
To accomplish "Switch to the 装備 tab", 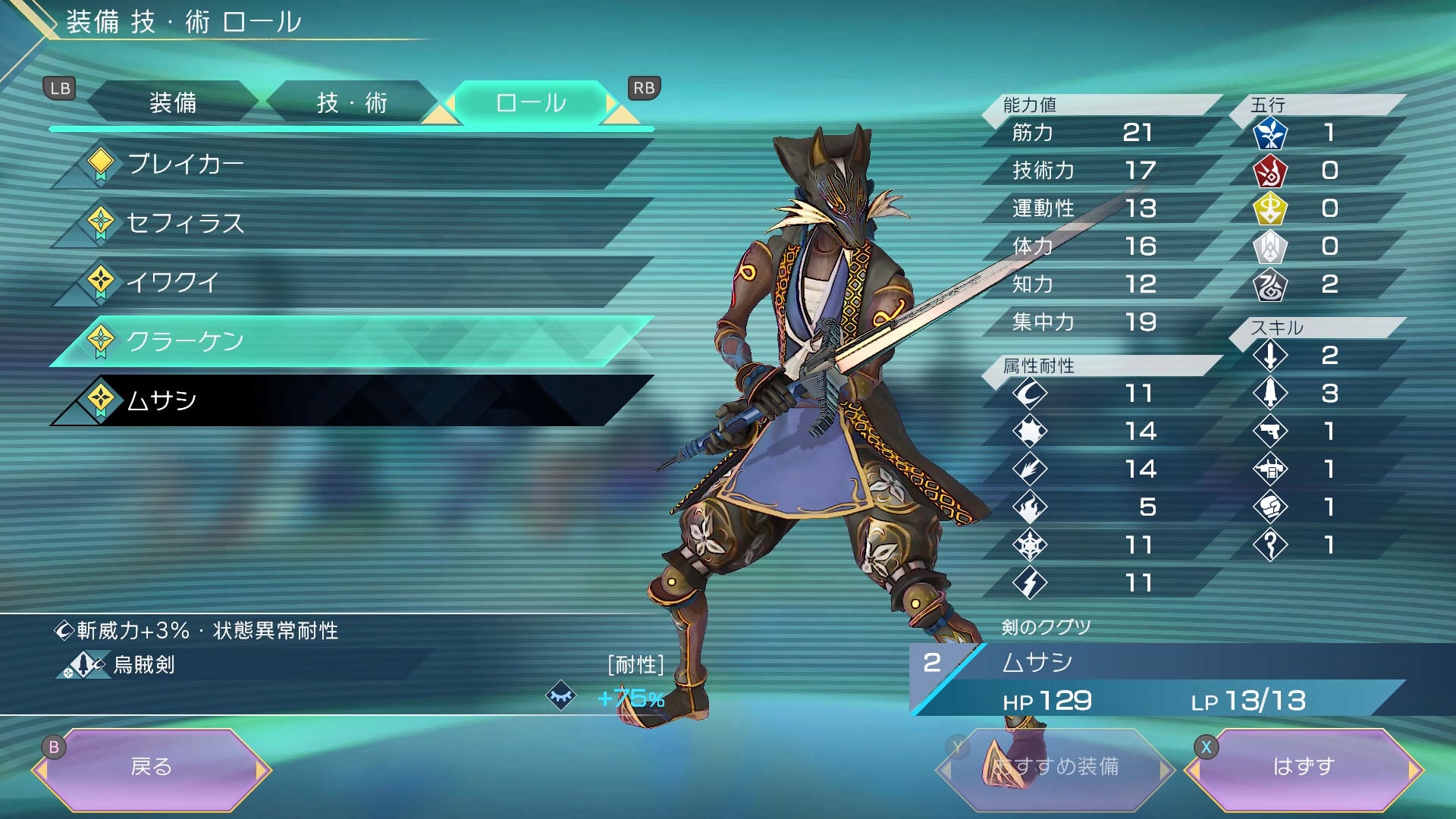I will click(x=173, y=102).
